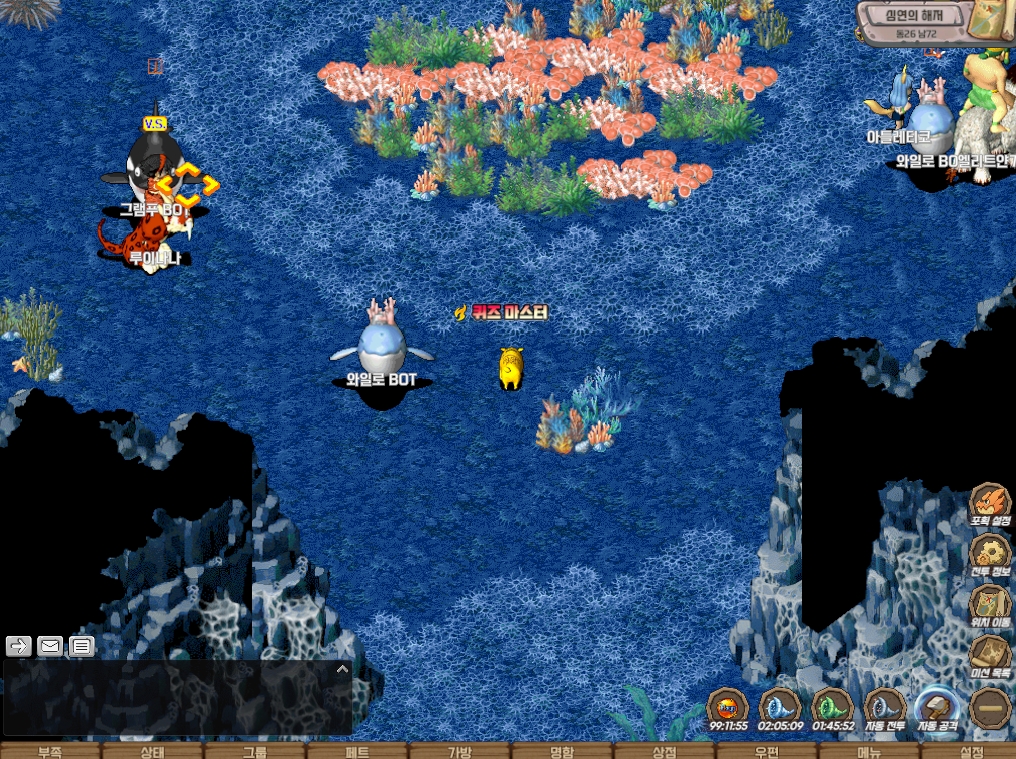The height and width of the screenshot is (759, 1016).
Task: Open the 상태 (Status) menu
Action: coord(152,751)
